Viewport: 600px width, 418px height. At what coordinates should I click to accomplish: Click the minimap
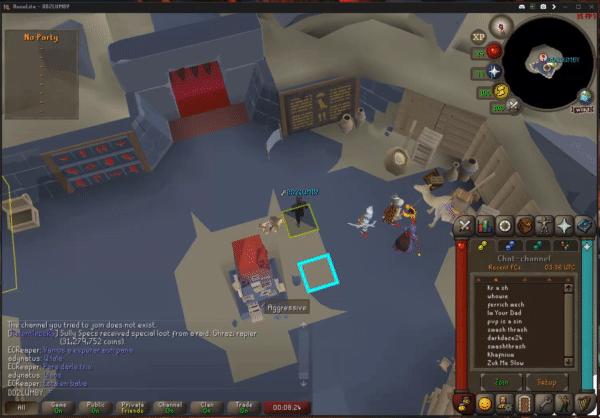(x=548, y=63)
